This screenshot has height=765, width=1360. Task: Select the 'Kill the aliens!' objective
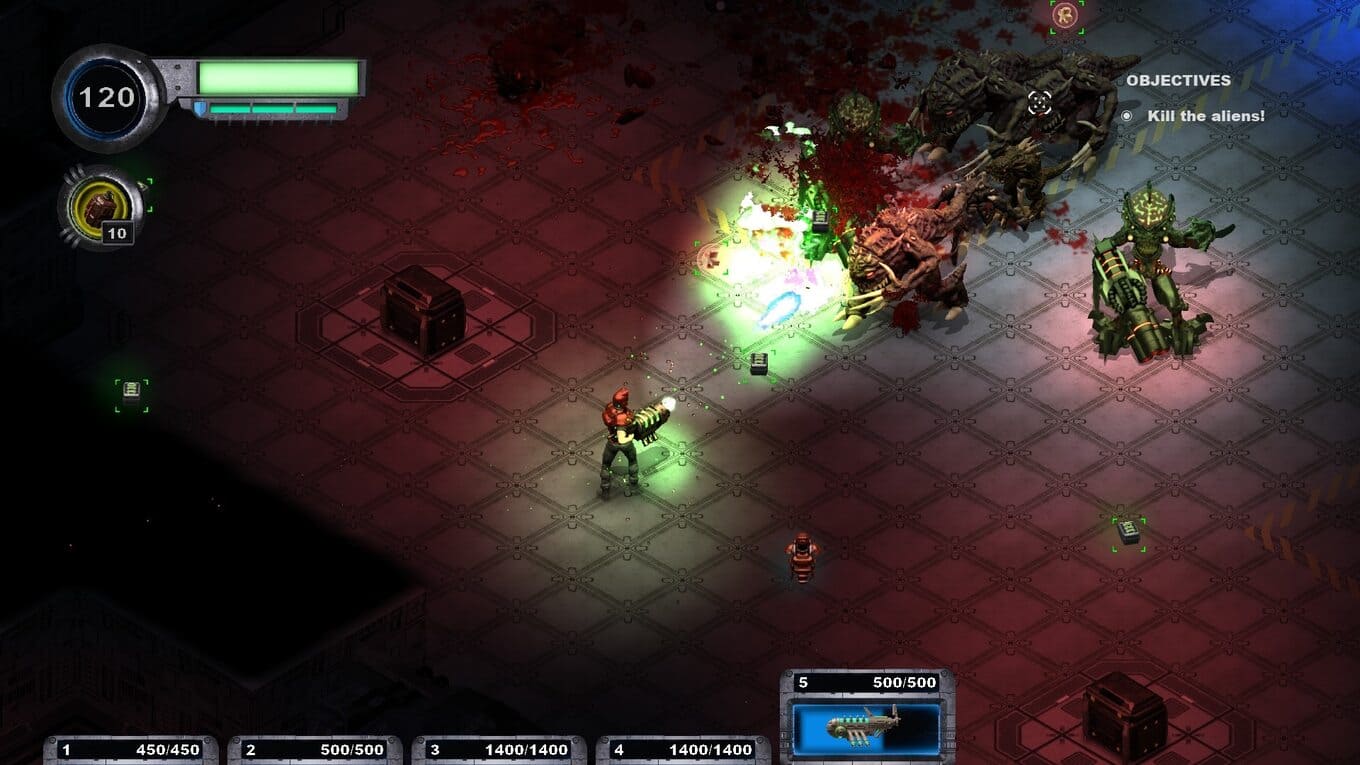(1205, 116)
